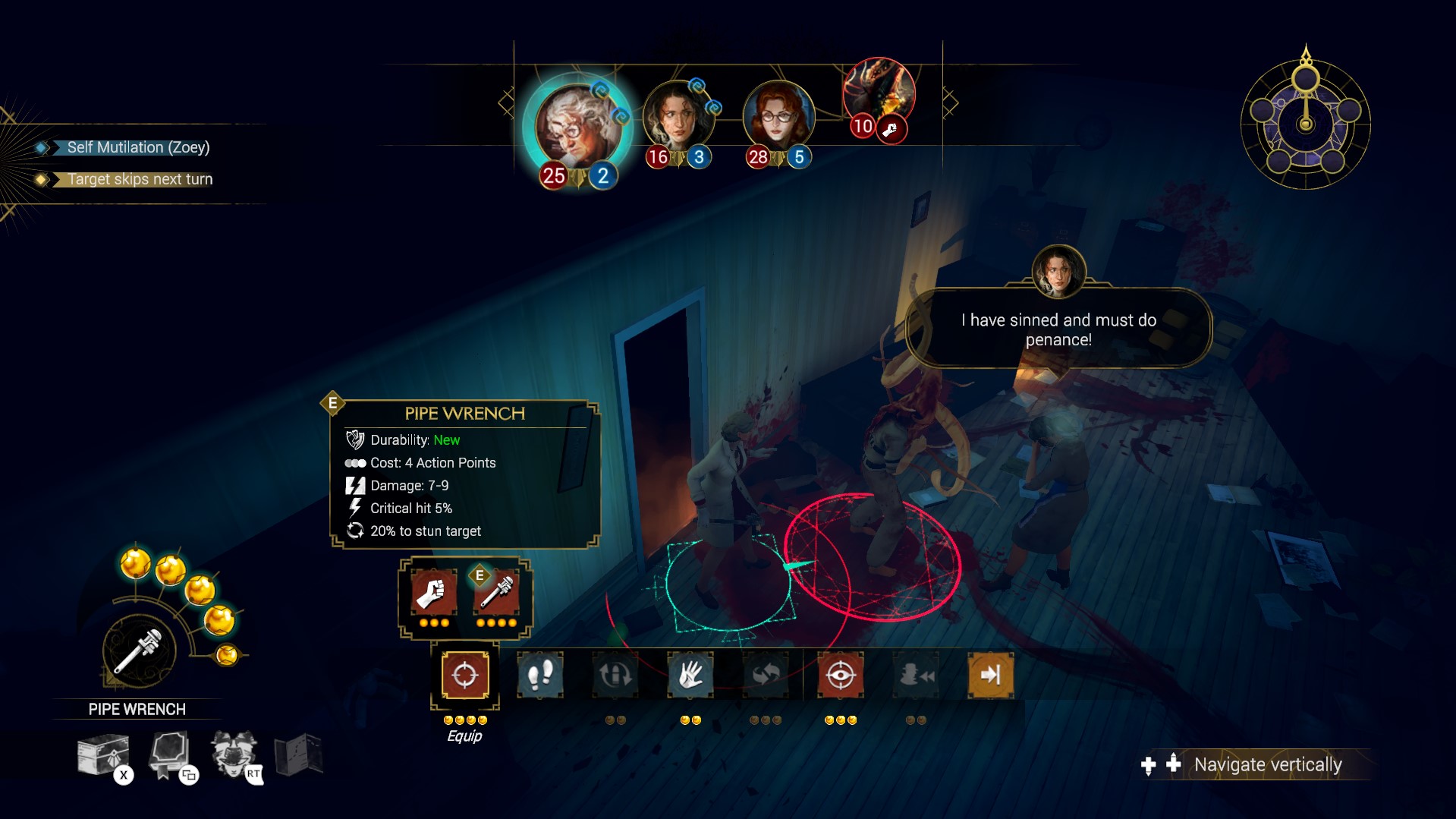1456x819 pixels.
Task: Open the chest inventory icon
Action: click(103, 754)
